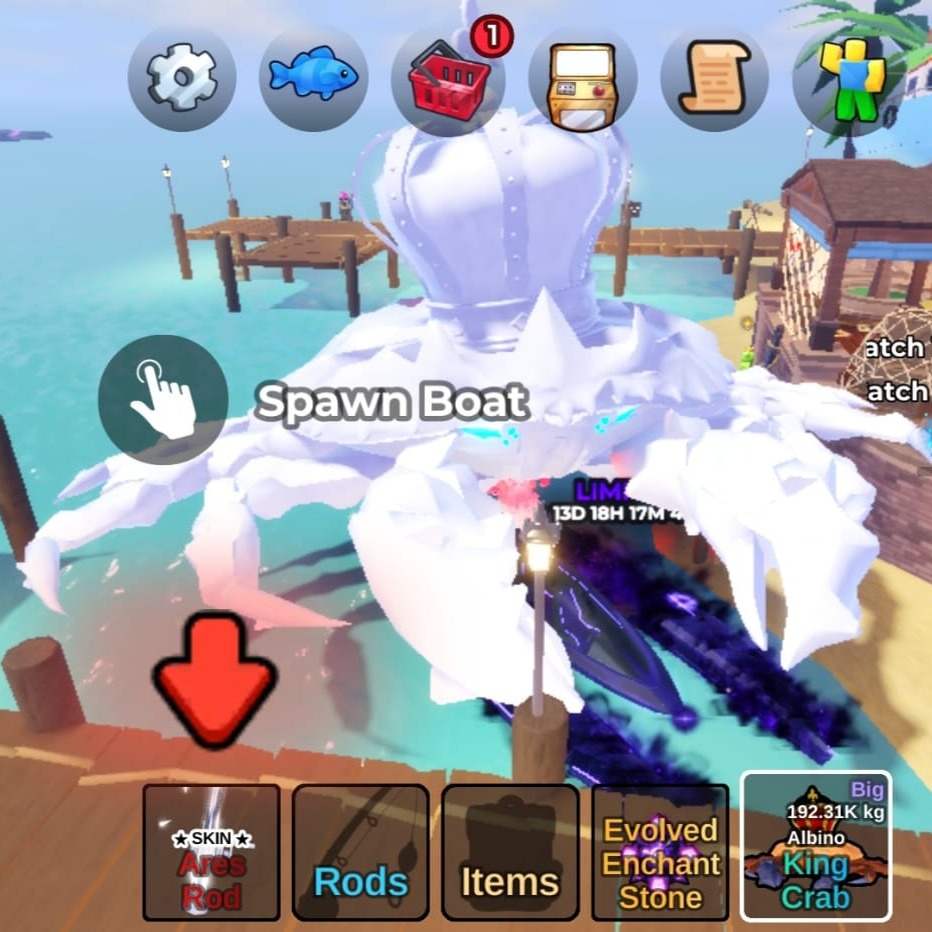Open the red shopping basket store
Viewport: 932px width, 932px height.
click(447, 78)
